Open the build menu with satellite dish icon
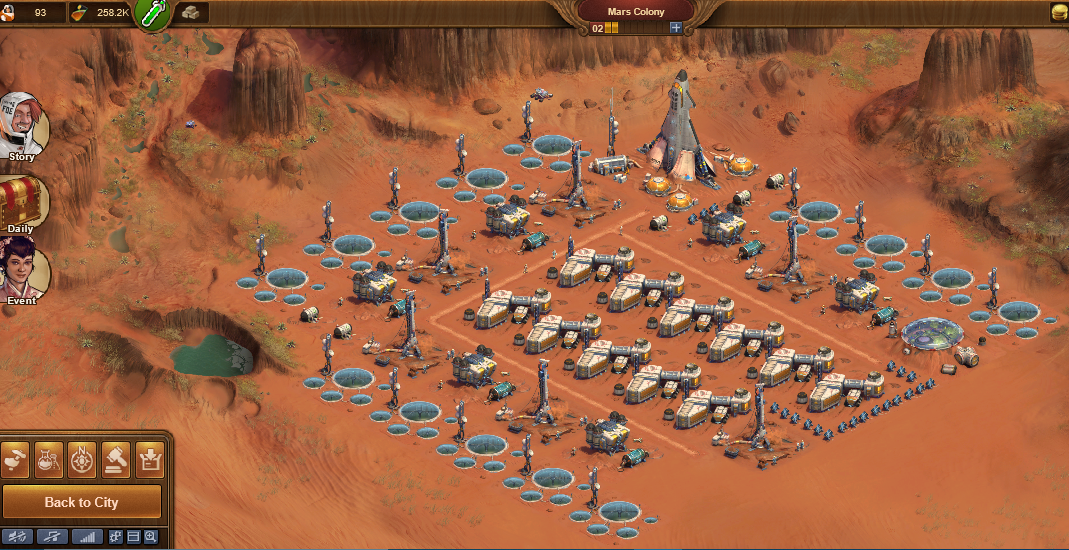Screen dimensions: 1069x550 point(15,457)
